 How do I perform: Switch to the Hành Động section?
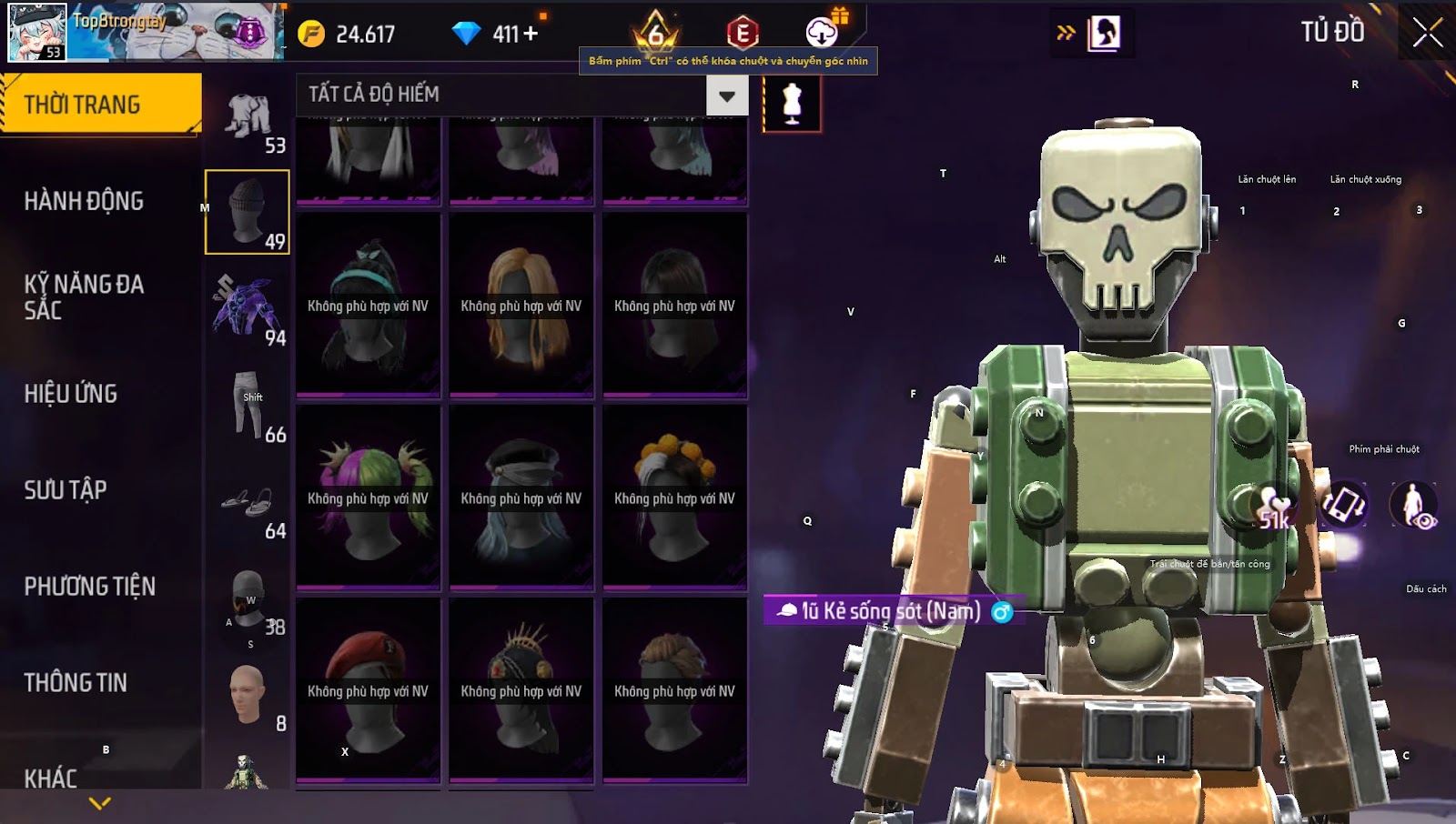[x=84, y=201]
